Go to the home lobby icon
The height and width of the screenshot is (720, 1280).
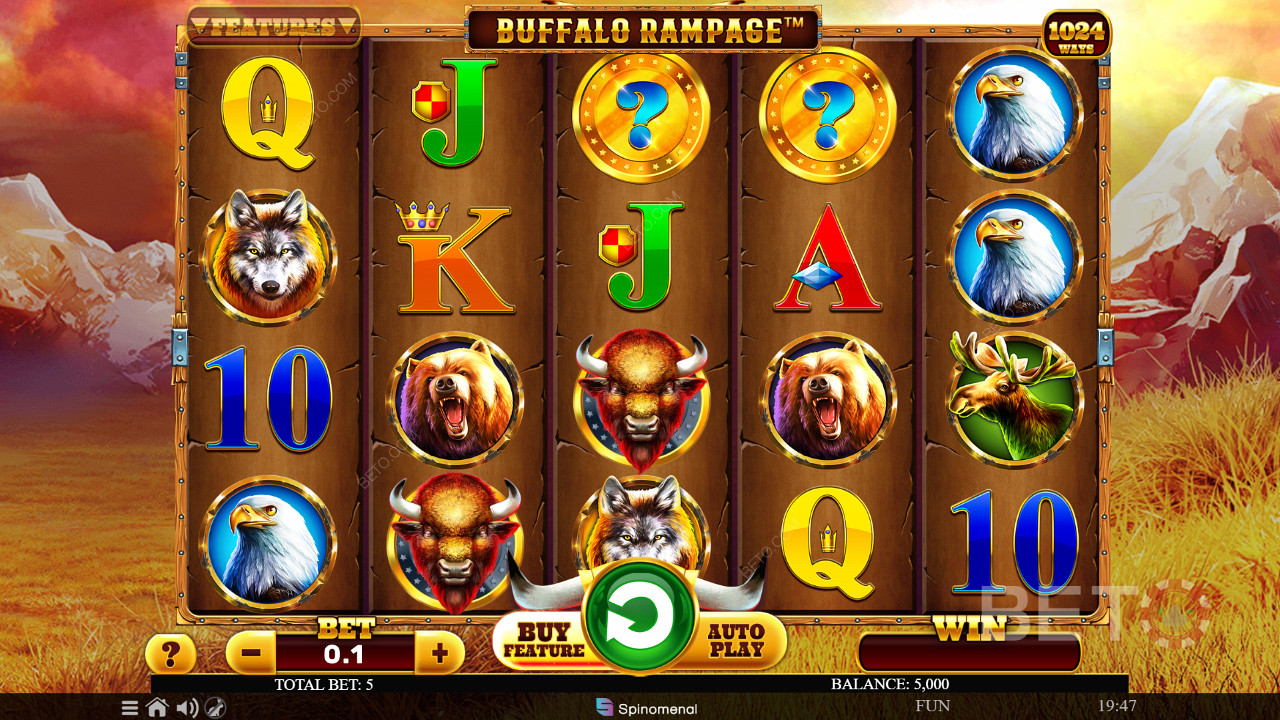[x=157, y=708]
